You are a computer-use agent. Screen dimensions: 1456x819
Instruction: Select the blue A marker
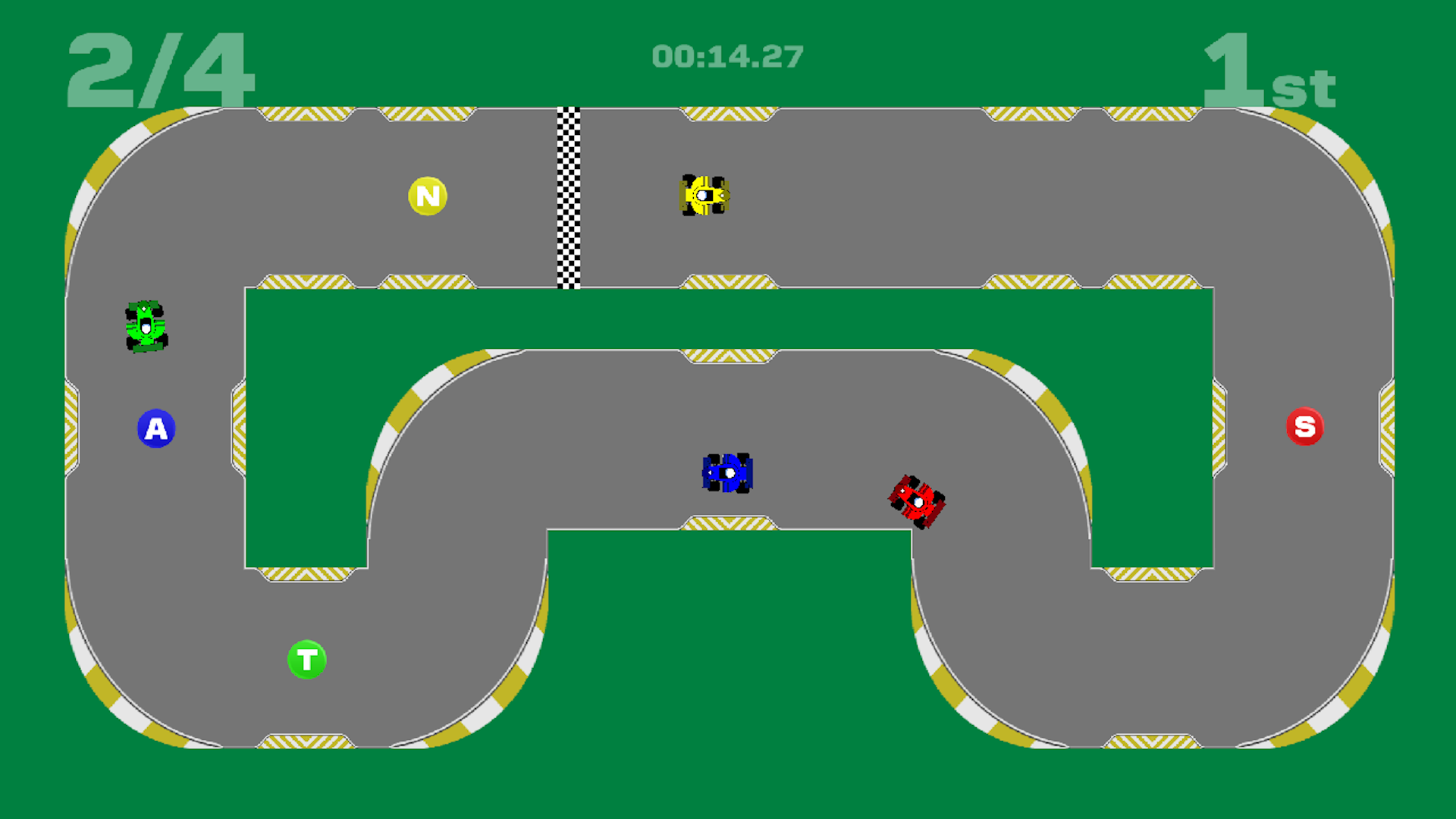[157, 428]
